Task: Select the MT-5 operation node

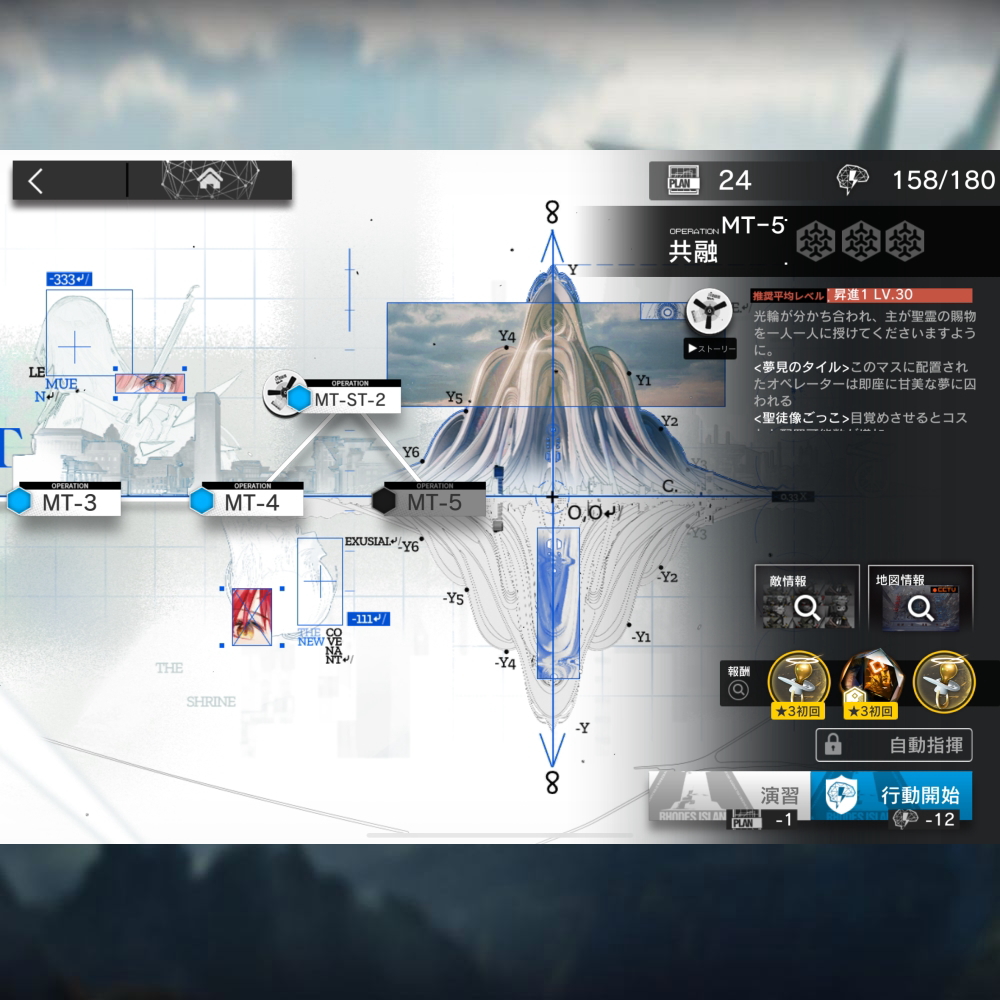Action: (x=434, y=502)
